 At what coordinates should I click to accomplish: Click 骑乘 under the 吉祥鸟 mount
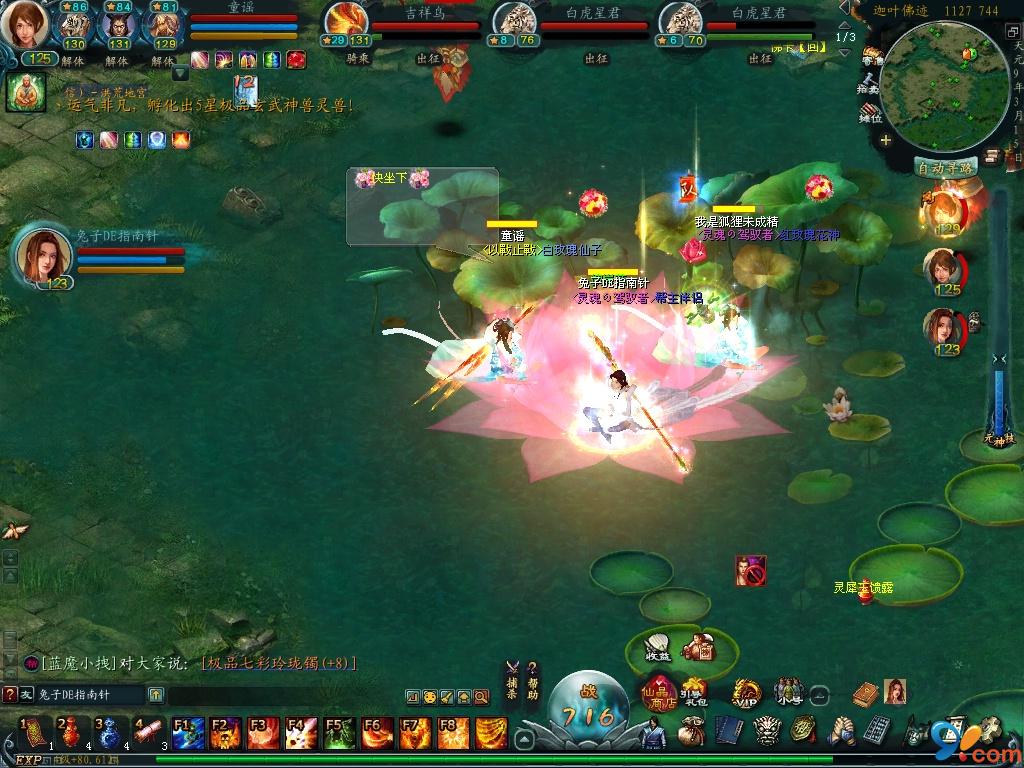tap(358, 58)
